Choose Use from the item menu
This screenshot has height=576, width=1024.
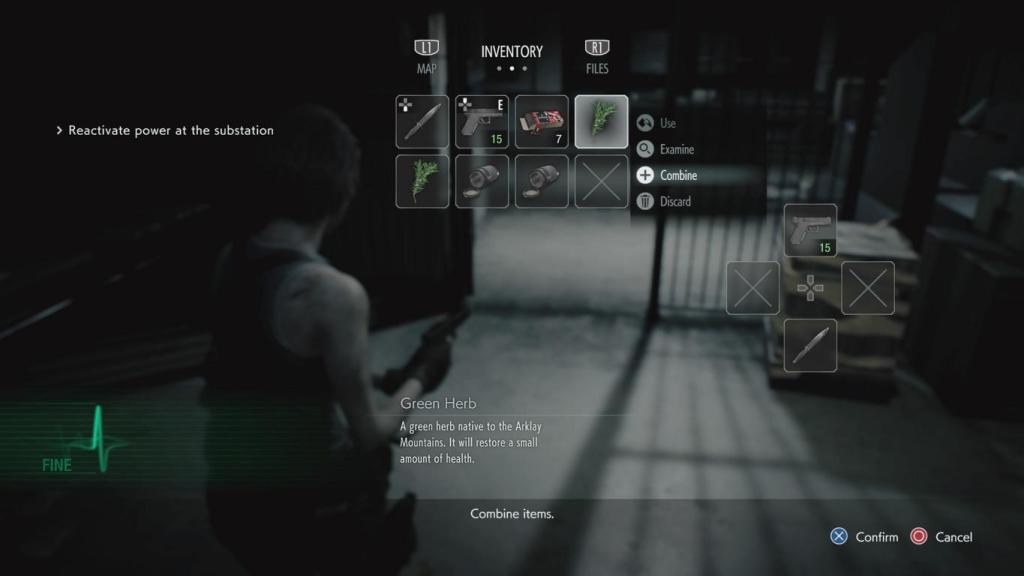[668, 123]
